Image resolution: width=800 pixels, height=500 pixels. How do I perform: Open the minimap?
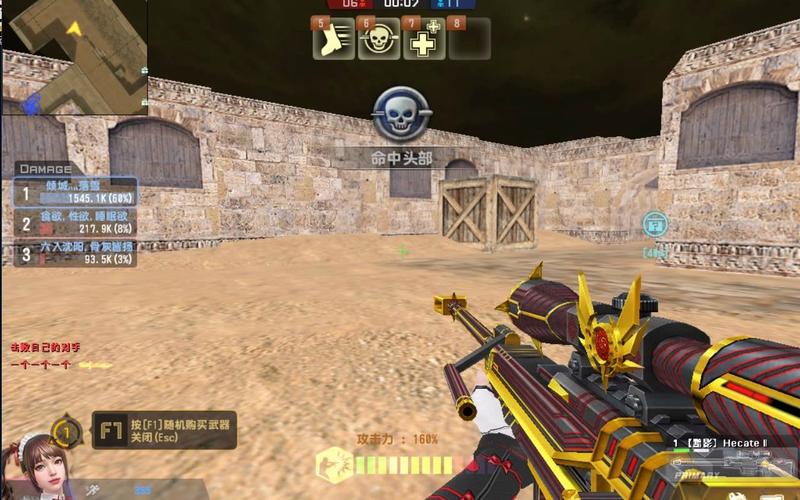[73, 56]
